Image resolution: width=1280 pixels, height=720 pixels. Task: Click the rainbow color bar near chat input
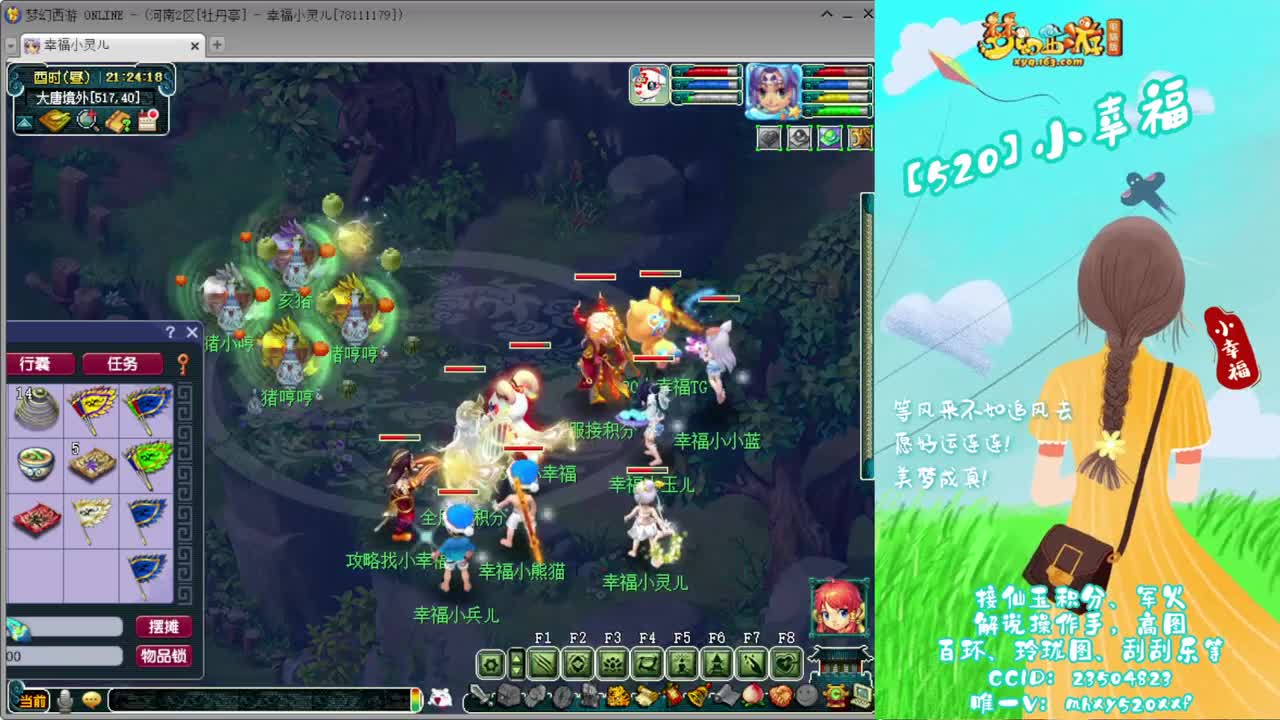[414, 702]
